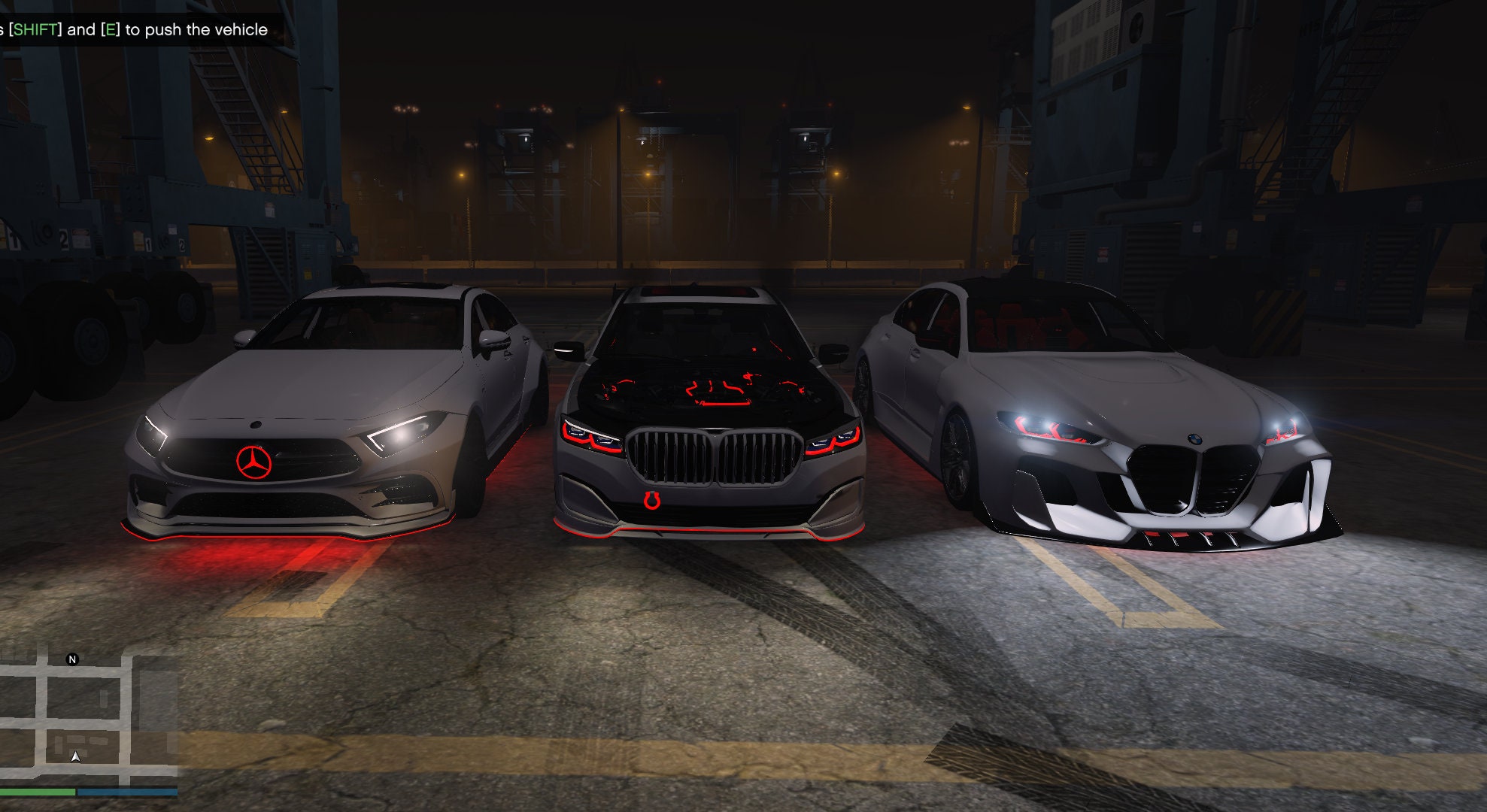Click the red tow hook symbol below the grille
This screenshot has width=1487, height=812.
coord(651,499)
